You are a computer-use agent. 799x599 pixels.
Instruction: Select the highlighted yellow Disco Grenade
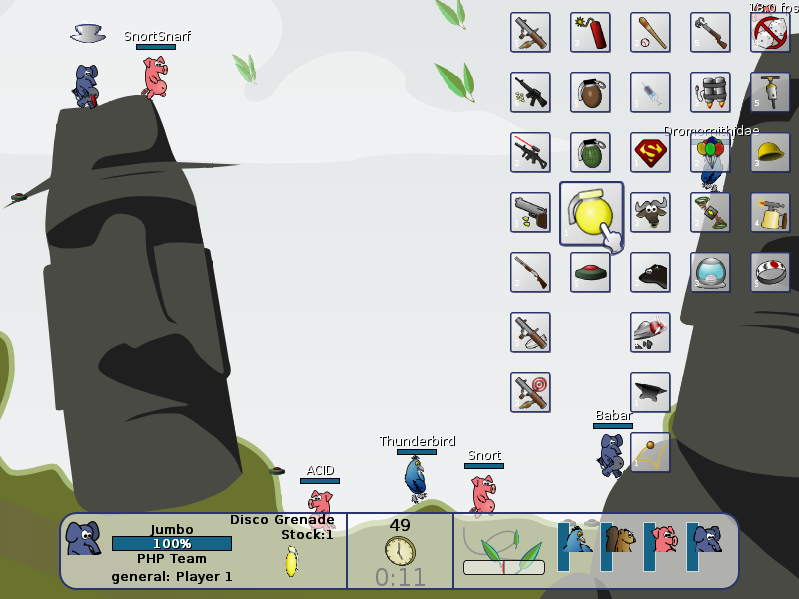click(x=591, y=213)
